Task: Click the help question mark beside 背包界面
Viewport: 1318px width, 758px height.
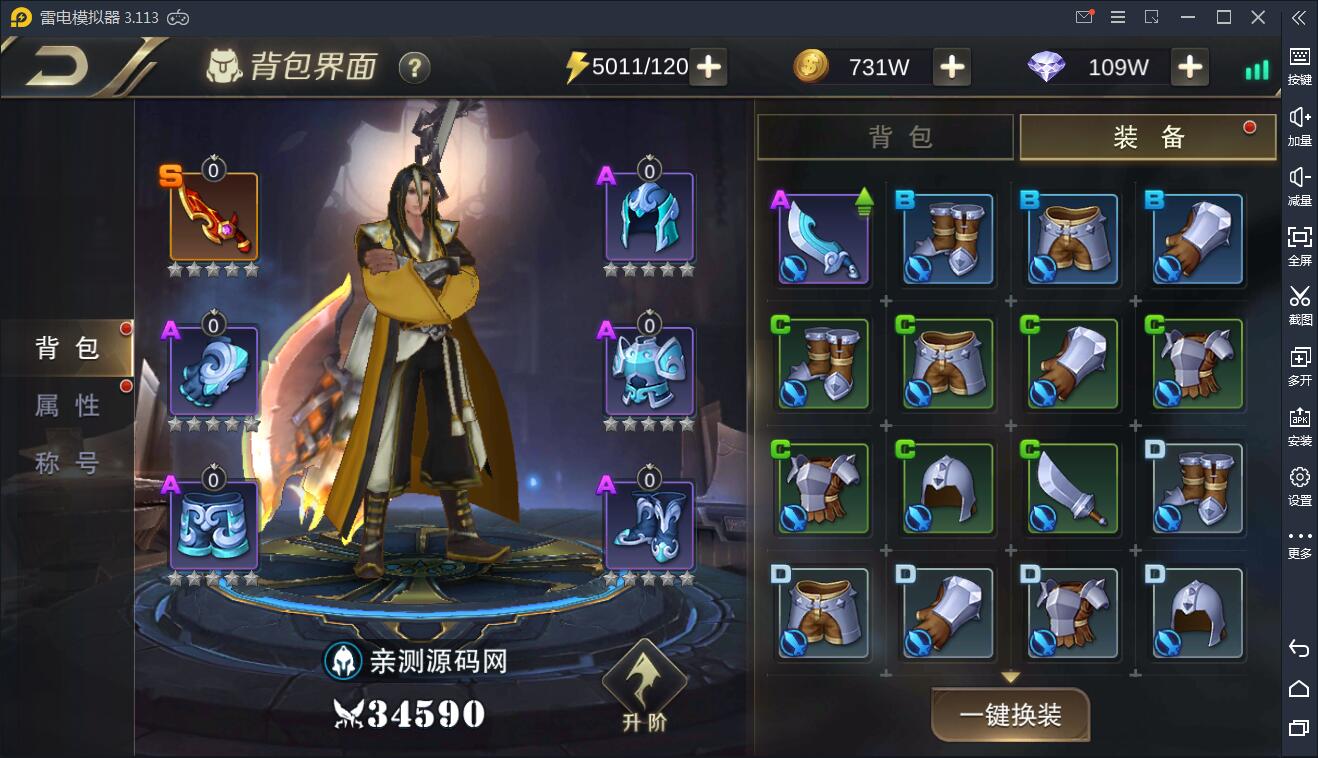Action: click(x=413, y=69)
